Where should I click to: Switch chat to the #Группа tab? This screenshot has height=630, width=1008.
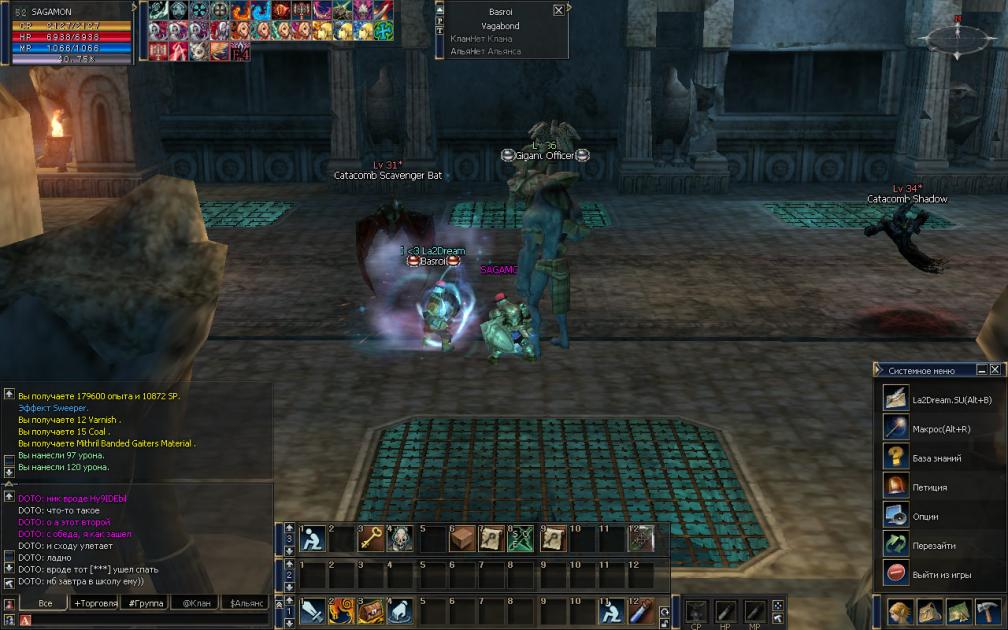[146, 603]
